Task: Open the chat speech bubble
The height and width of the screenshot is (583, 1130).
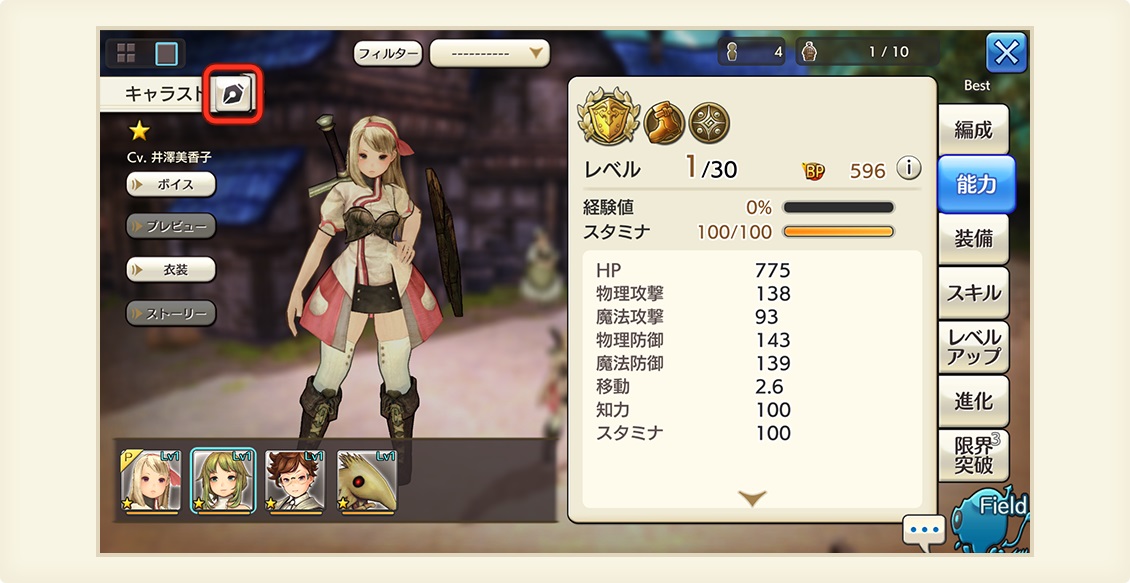Action: (923, 530)
